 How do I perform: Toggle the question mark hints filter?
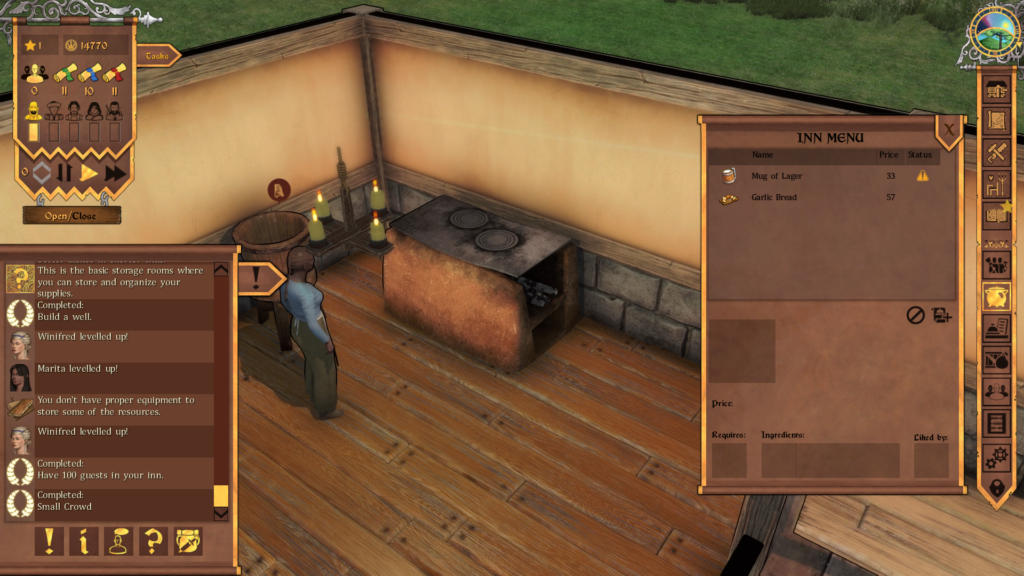point(153,541)
